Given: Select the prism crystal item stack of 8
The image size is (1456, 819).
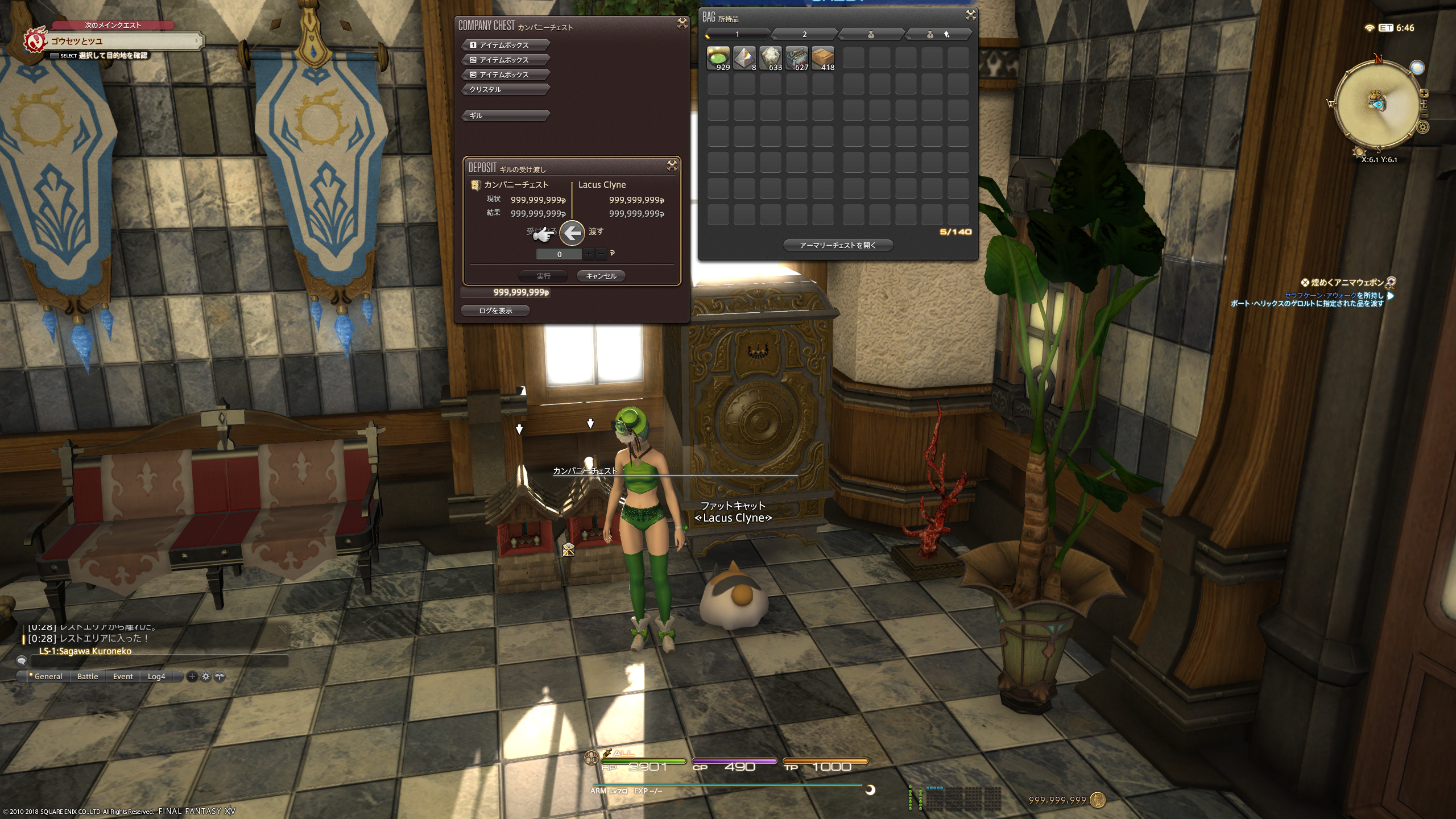Looking at the screenshot, I should pos(744,58).
